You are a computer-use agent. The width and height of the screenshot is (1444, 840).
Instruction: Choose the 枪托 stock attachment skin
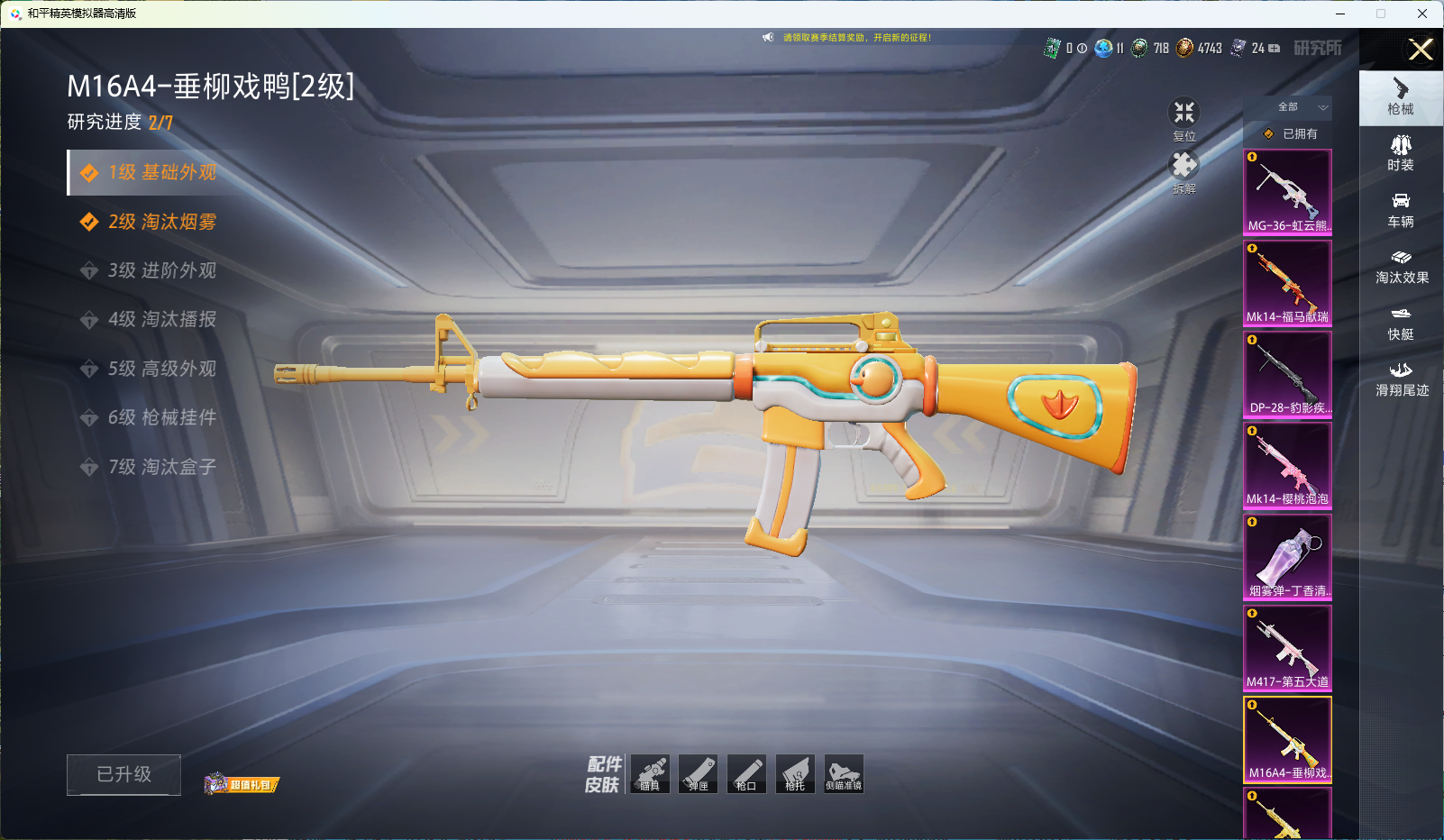[x=795, y=774]
